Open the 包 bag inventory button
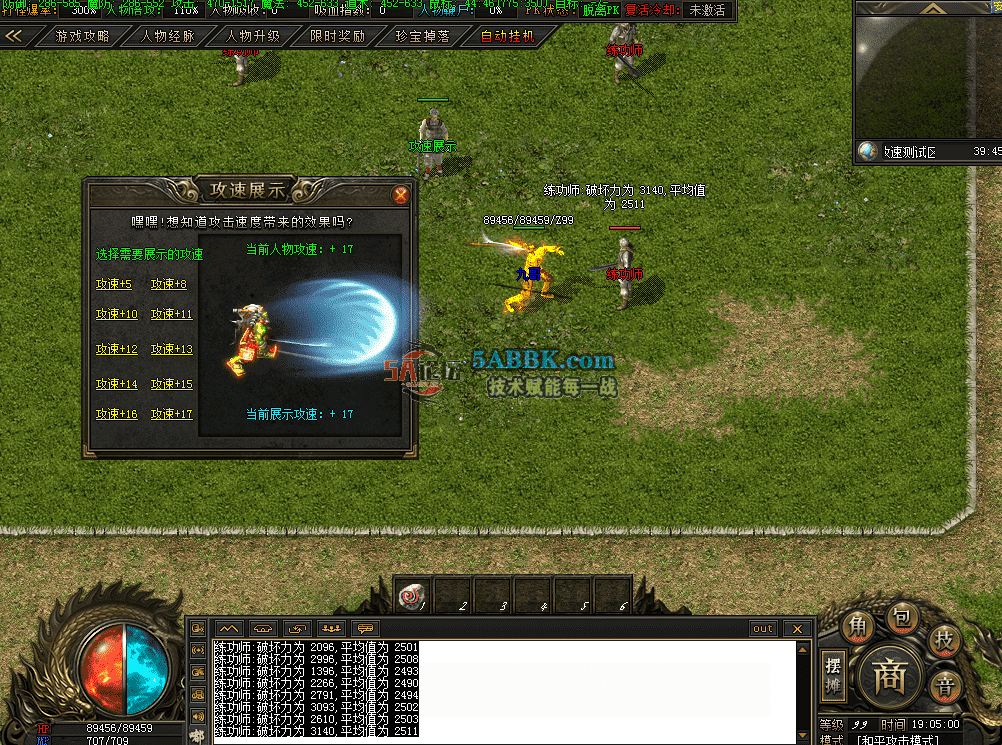Image resolution: width=1002 pixels, height=745 pixels. [904, 620]
